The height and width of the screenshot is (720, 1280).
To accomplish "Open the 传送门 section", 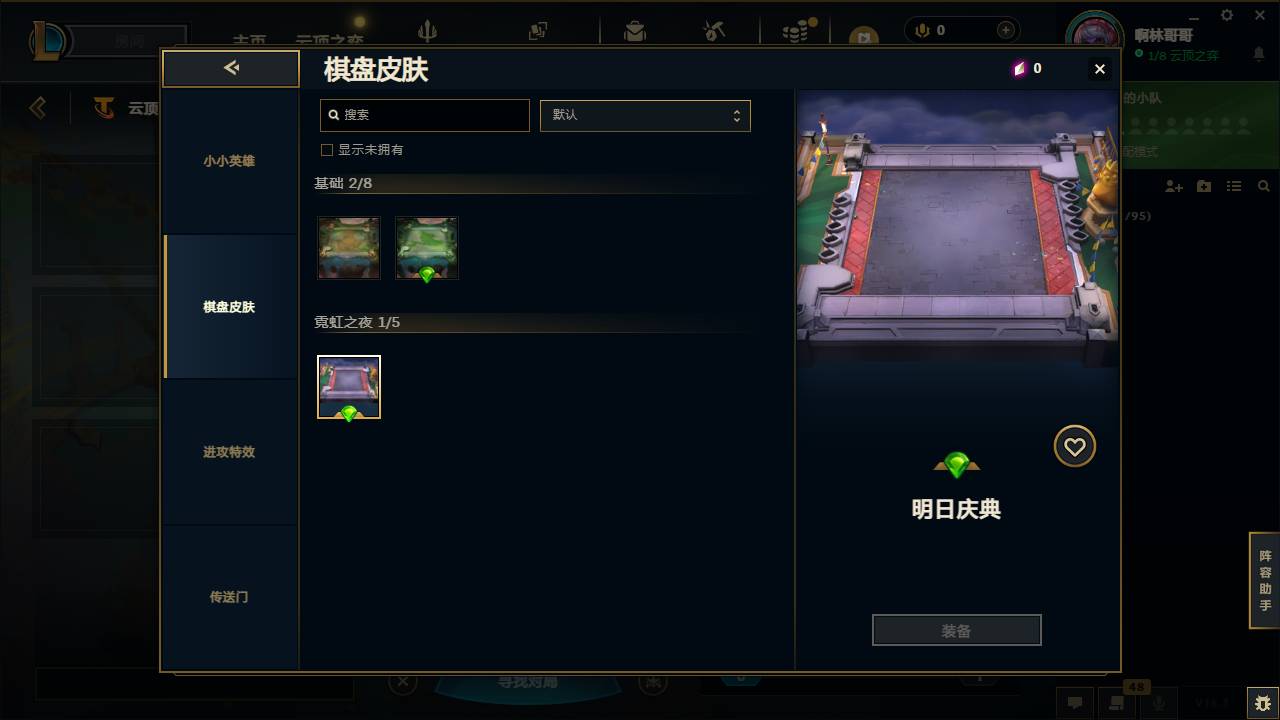I will point(230,597).
